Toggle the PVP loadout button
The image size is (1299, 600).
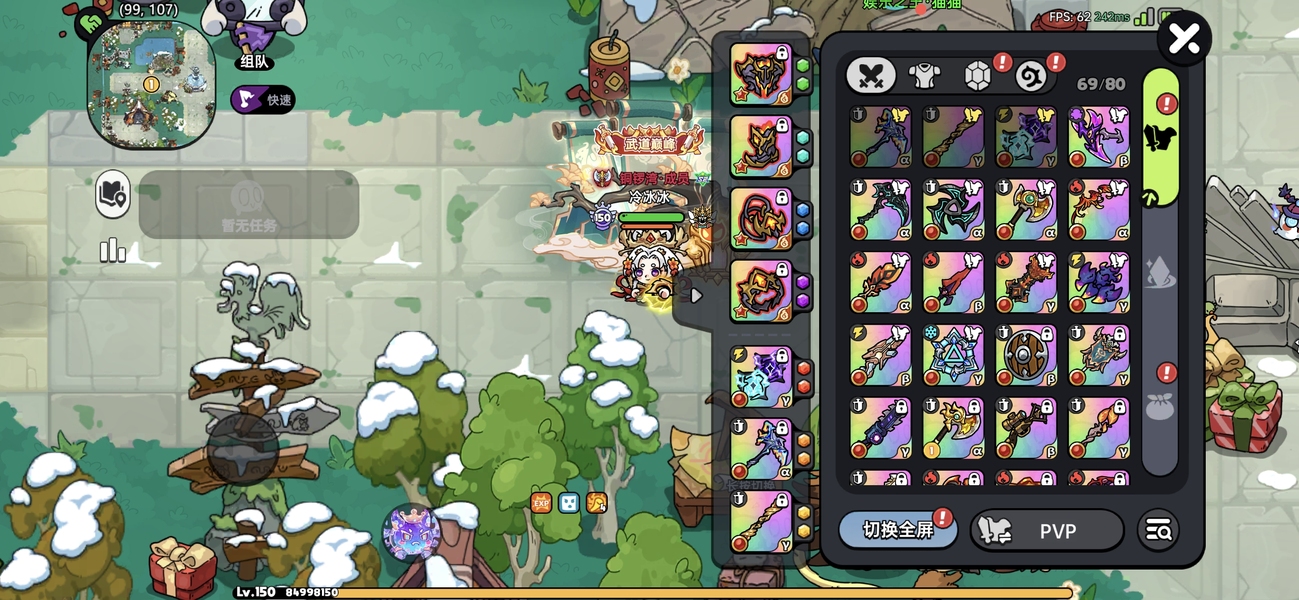coord(1046,530)
